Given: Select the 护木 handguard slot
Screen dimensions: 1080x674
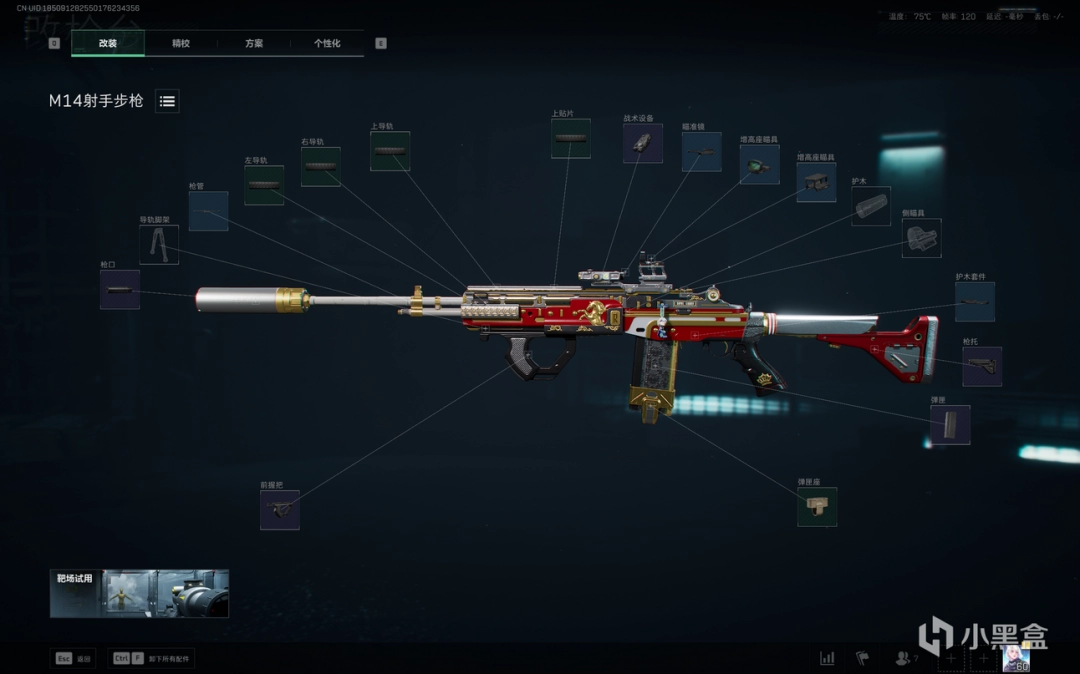Looking at the screenshot, I should pos(871,206).
